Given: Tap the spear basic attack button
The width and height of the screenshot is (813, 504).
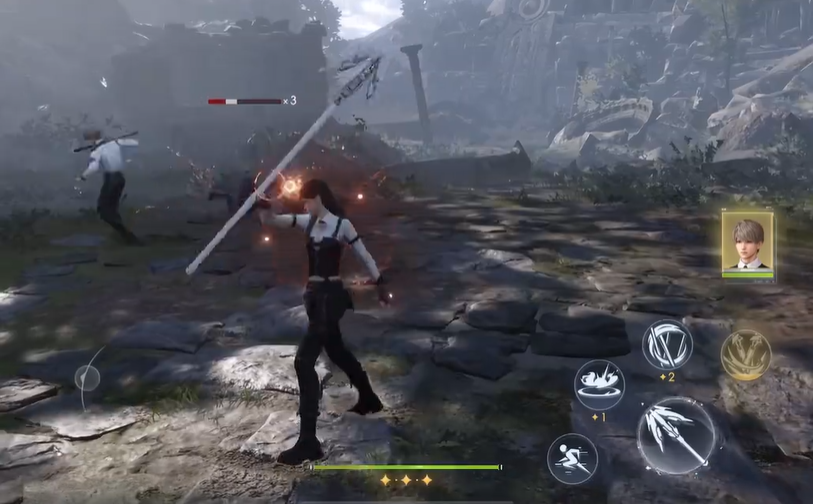Looking at the screenshot, I should click(x=676, y=435).
